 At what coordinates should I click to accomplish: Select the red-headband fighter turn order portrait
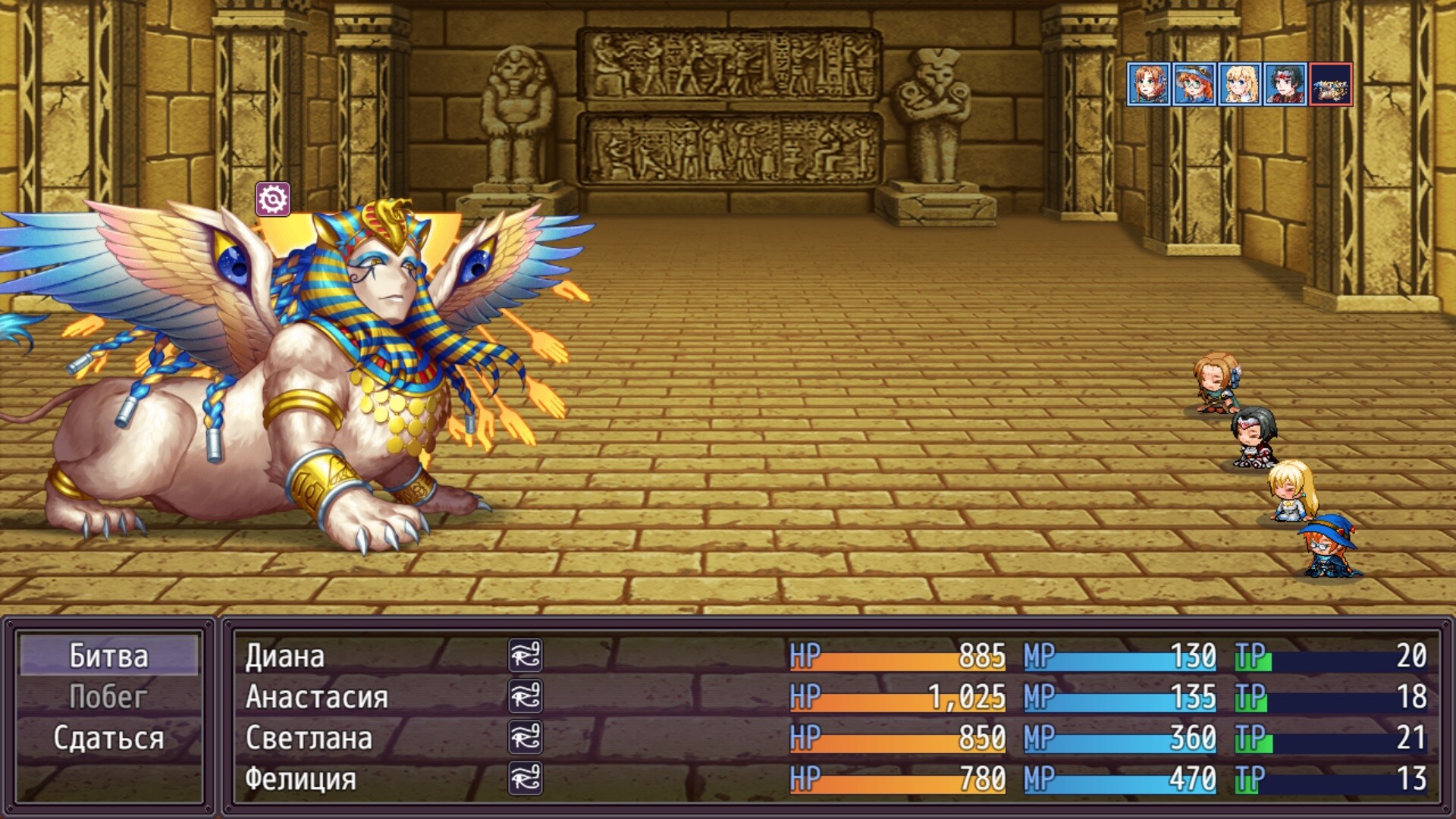tap(1285, 84)
